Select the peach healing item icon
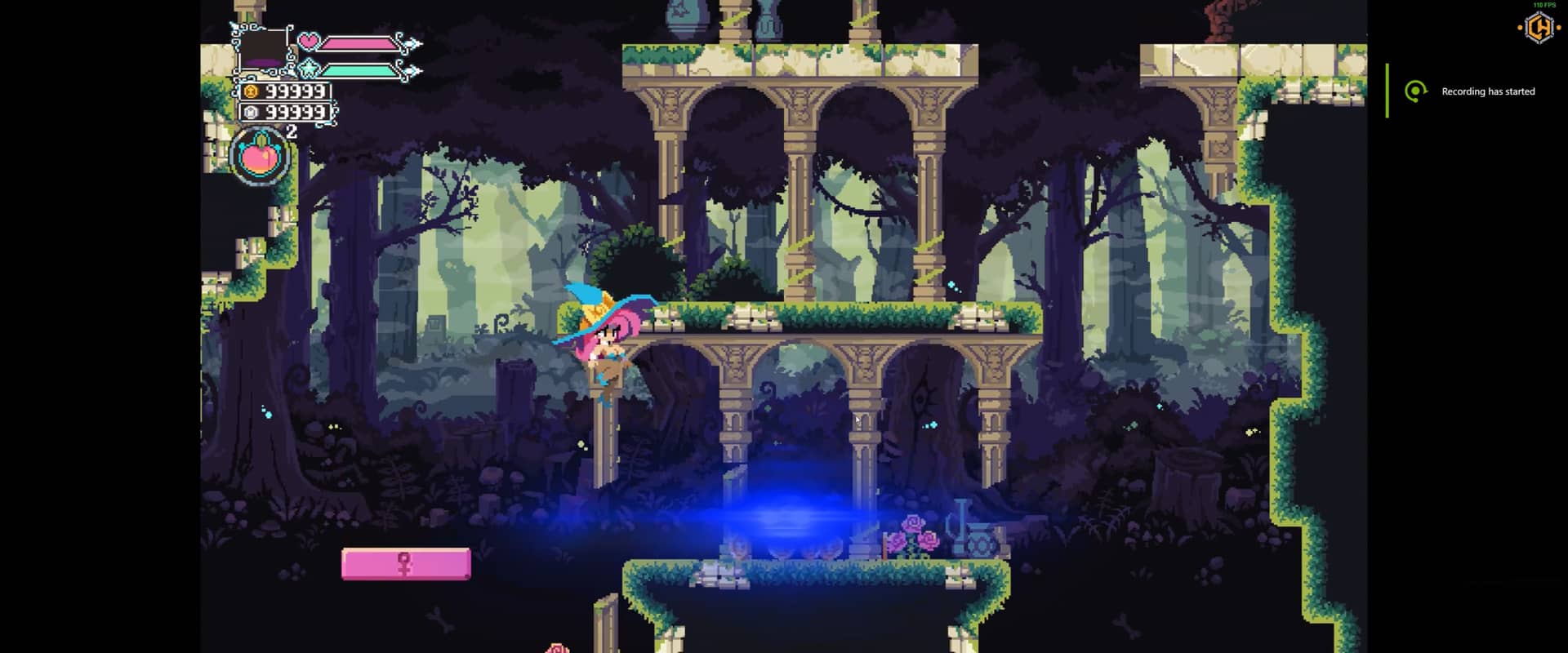The width and height of the screenshot is (1568, 653). [x=261, y=155]
